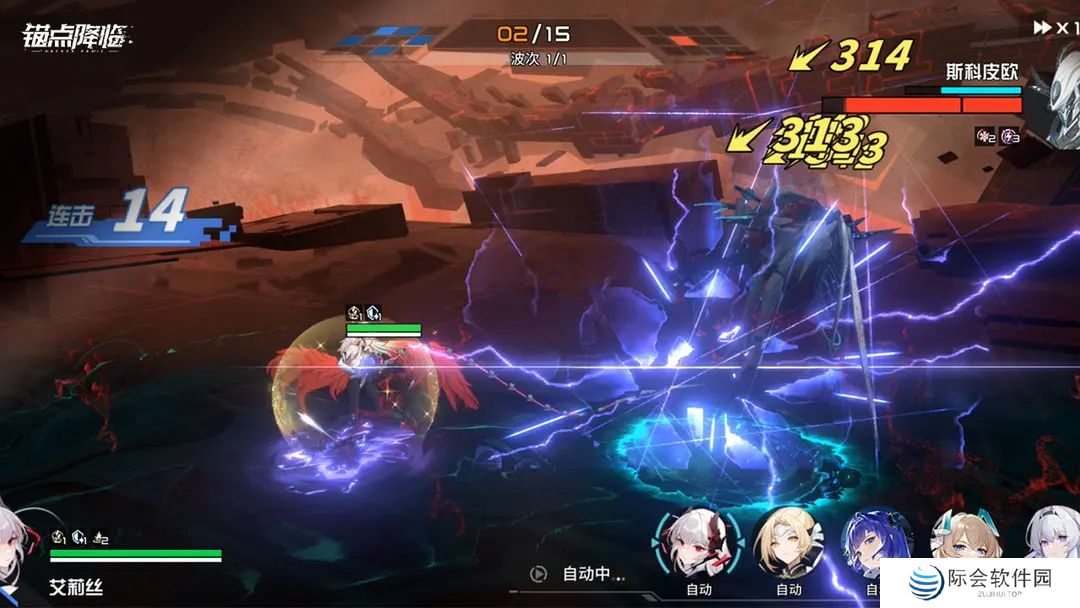Select the white-haired red-horned character portrait

[x=698, y=543]
